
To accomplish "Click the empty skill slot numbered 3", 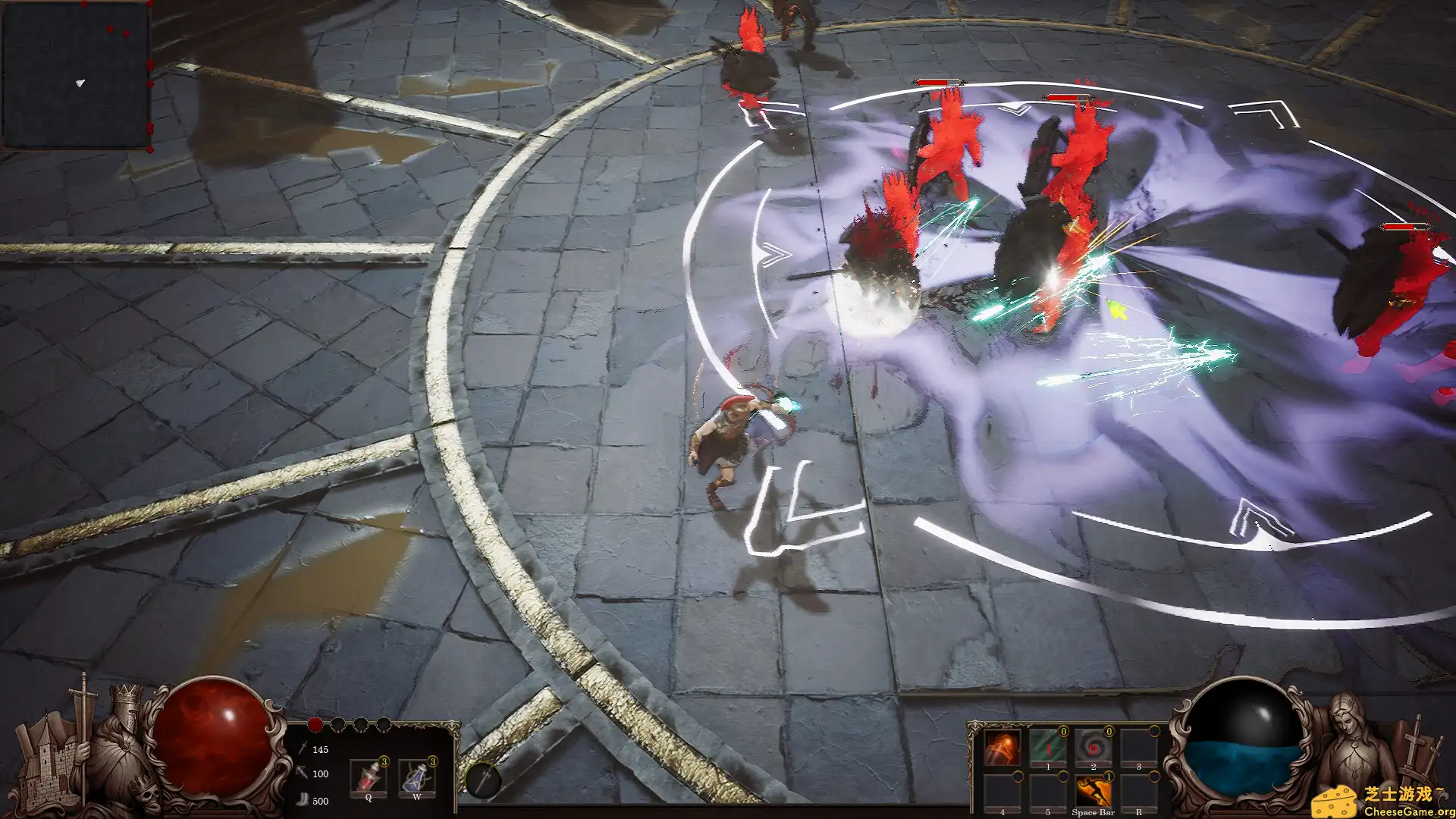I will [x=1139, y=748].
